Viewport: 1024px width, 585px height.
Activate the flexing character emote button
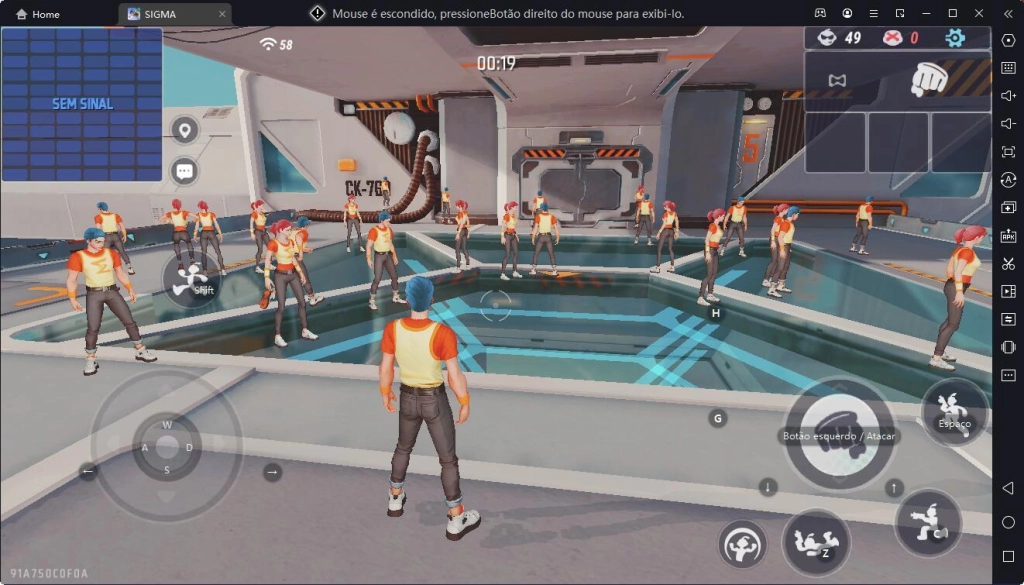[x=742, y=544]
